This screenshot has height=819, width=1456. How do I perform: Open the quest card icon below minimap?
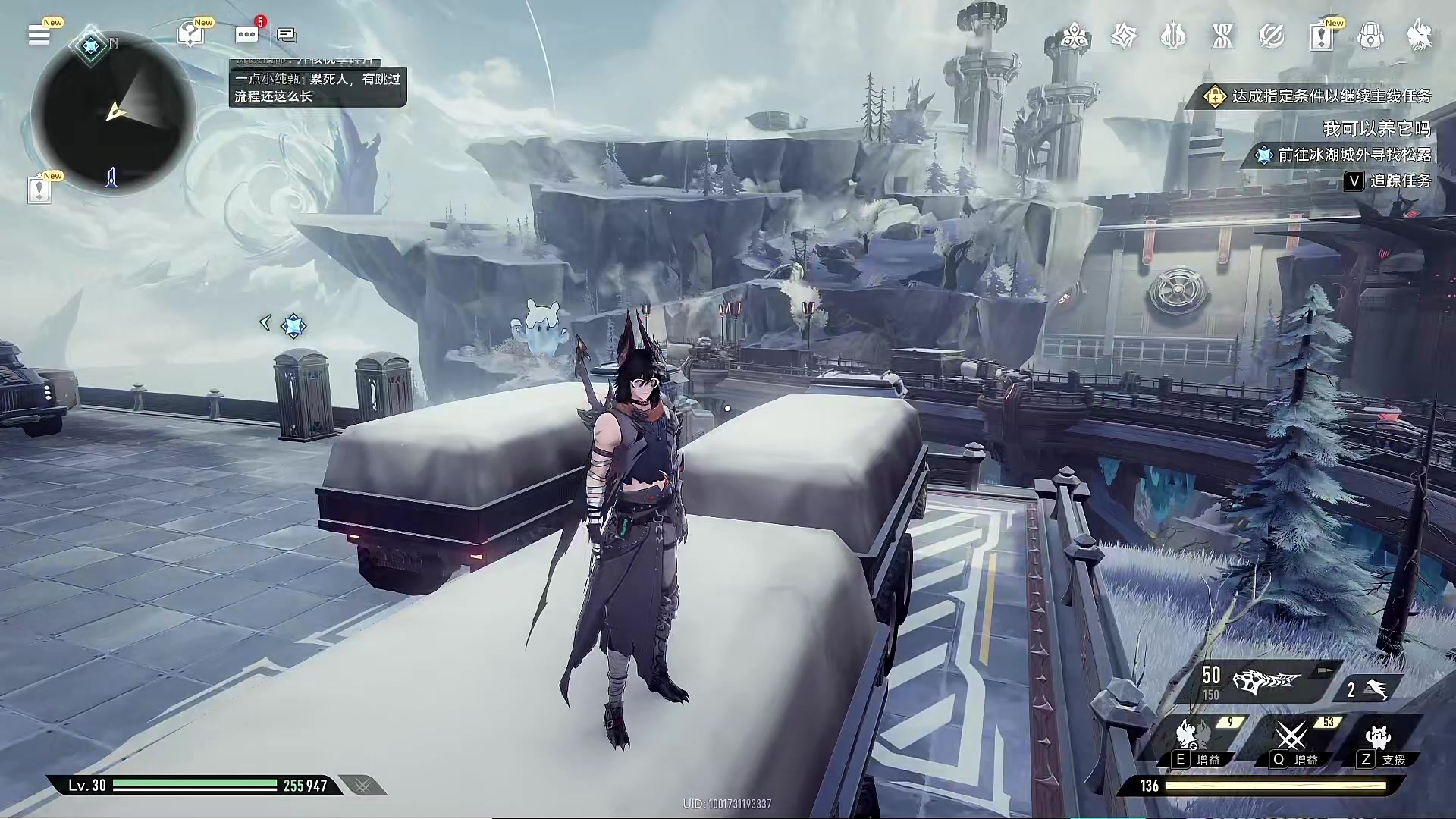point(39,189)
